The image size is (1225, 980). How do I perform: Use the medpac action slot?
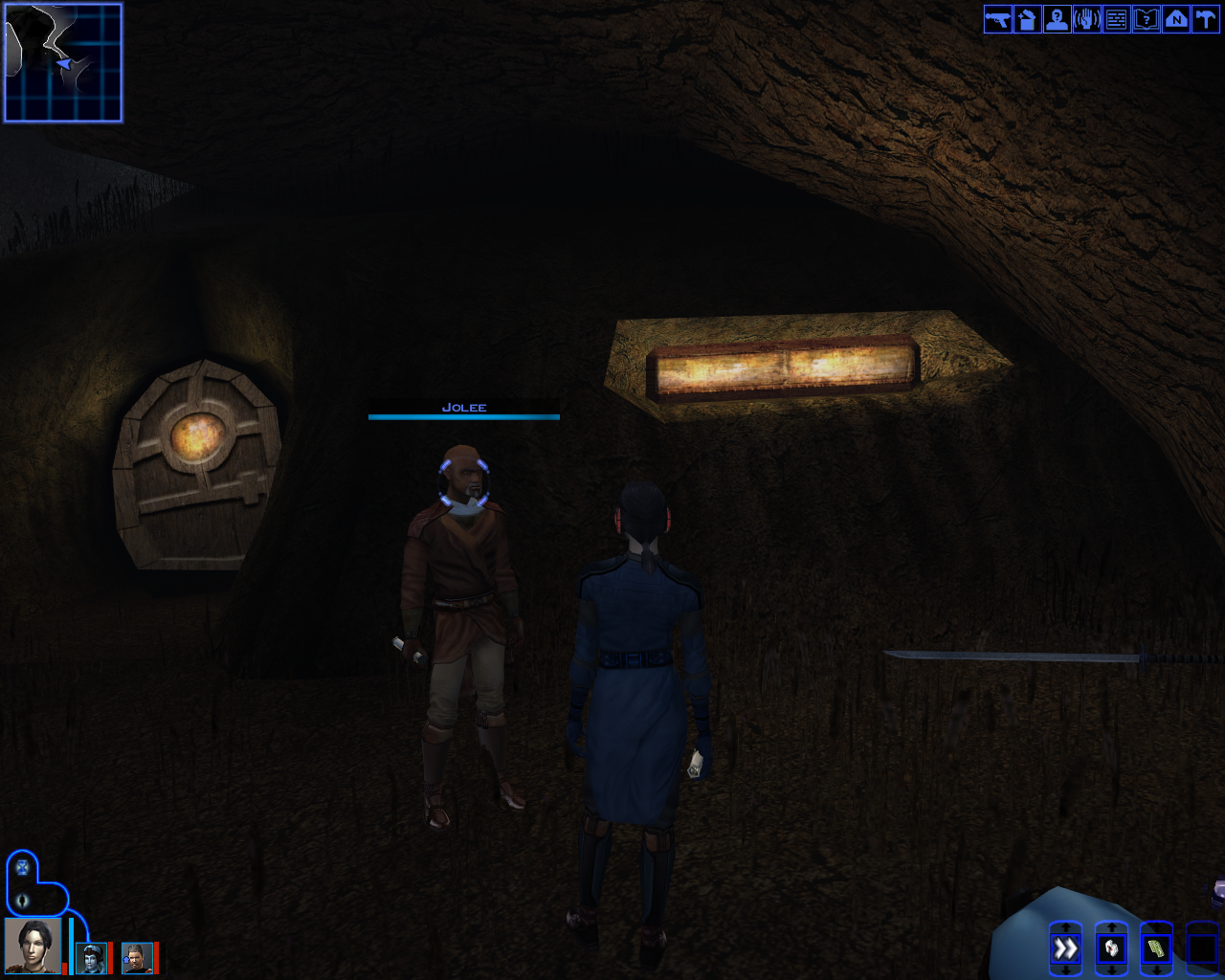click(1111, 947)
